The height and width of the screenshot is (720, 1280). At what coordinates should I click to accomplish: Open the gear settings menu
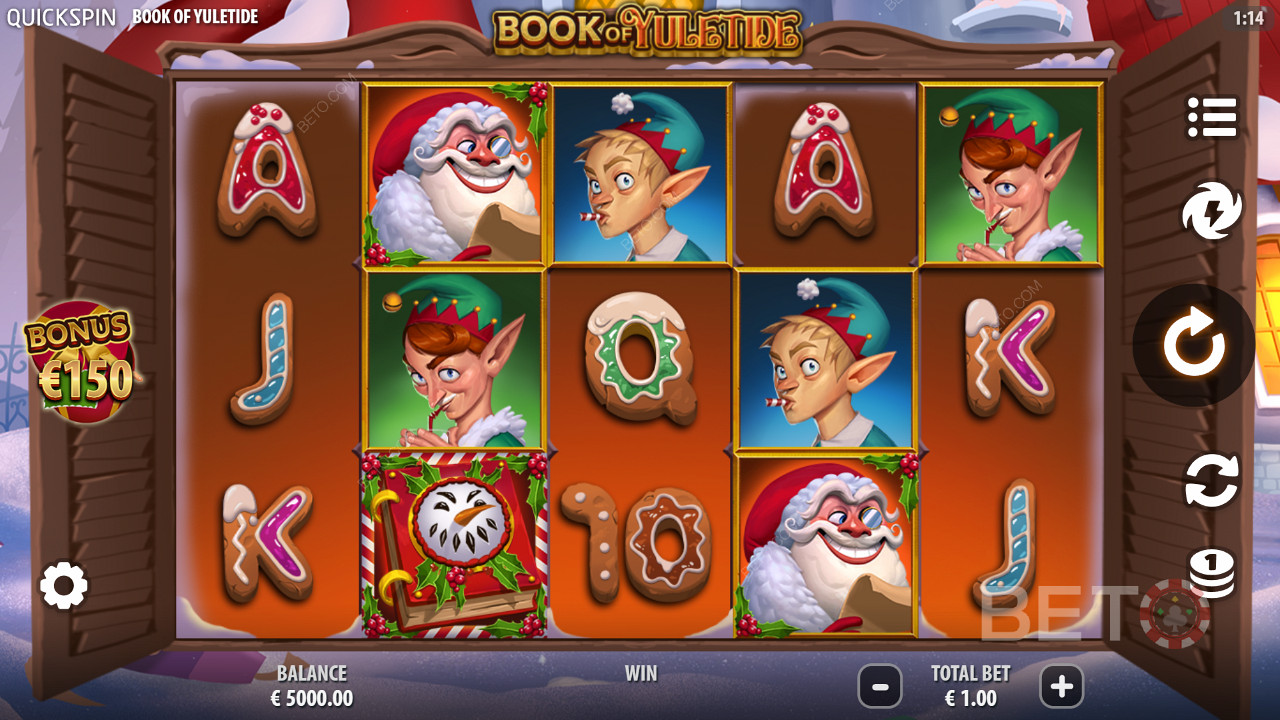64,585
